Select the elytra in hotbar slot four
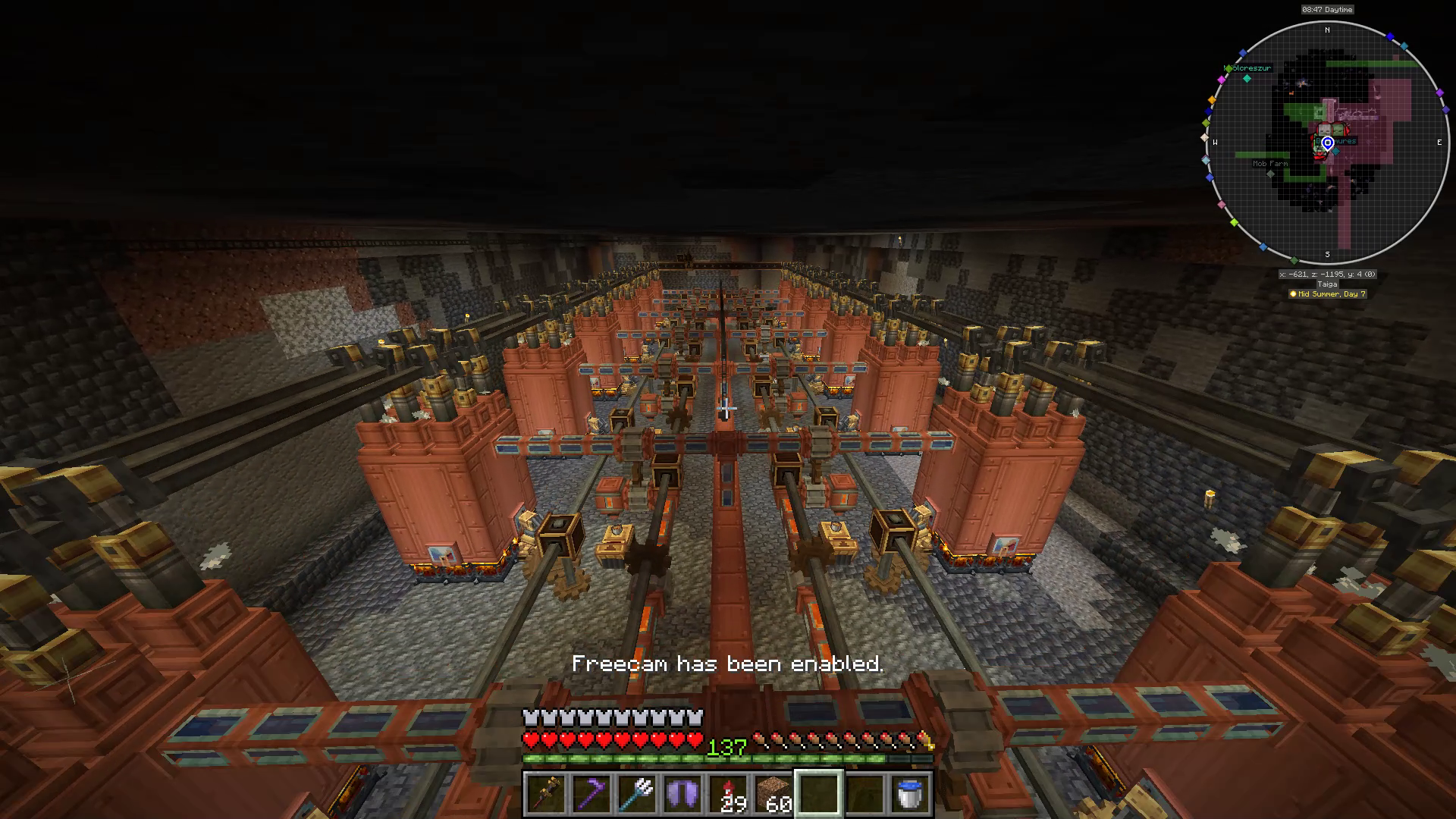Viewport: 1456px width, 819px height. click(x=680, y=793)
